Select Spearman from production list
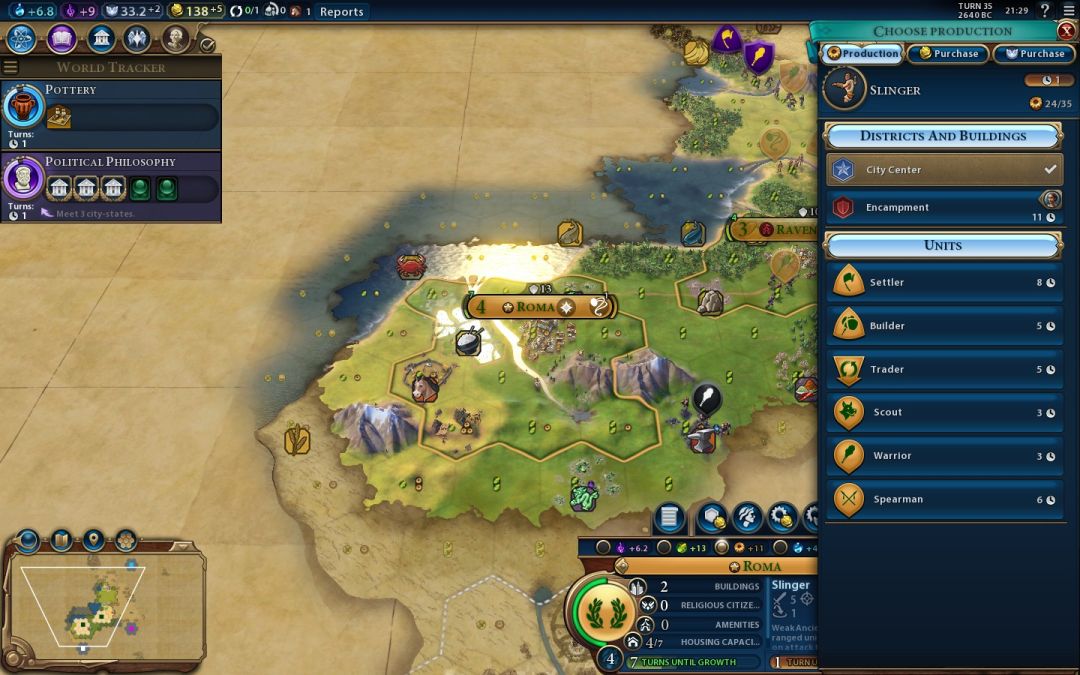 coord(943,500)
